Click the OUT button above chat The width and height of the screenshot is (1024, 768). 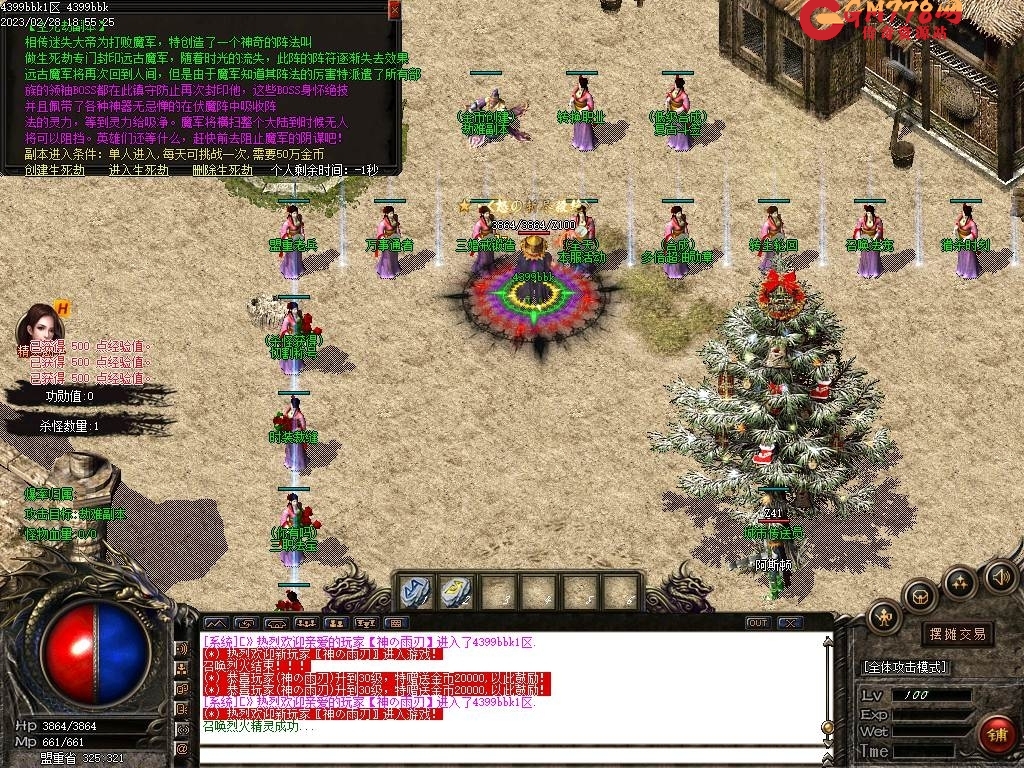(758, 623)
